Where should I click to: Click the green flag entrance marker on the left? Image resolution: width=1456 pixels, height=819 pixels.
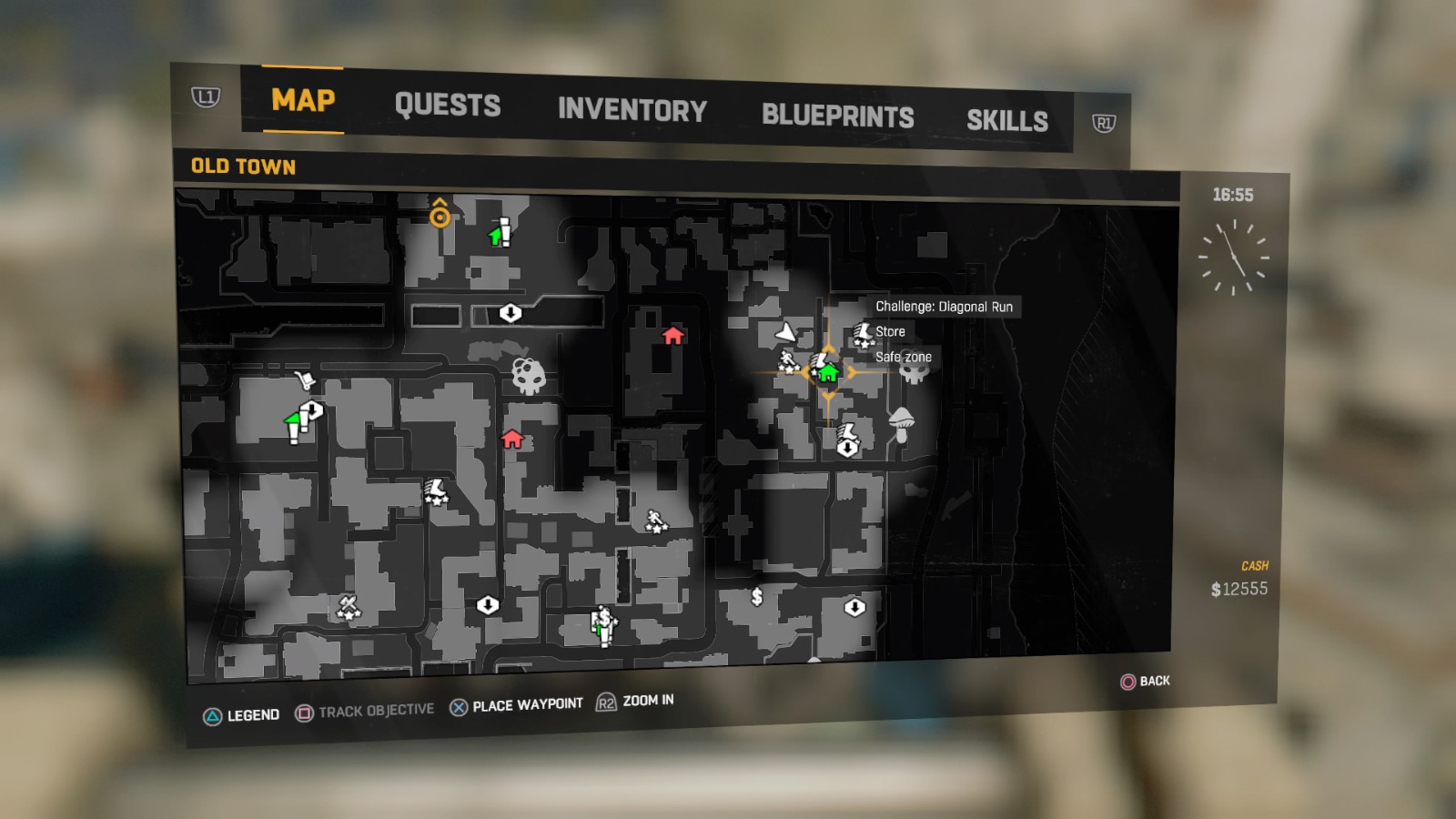pos(291,420)
